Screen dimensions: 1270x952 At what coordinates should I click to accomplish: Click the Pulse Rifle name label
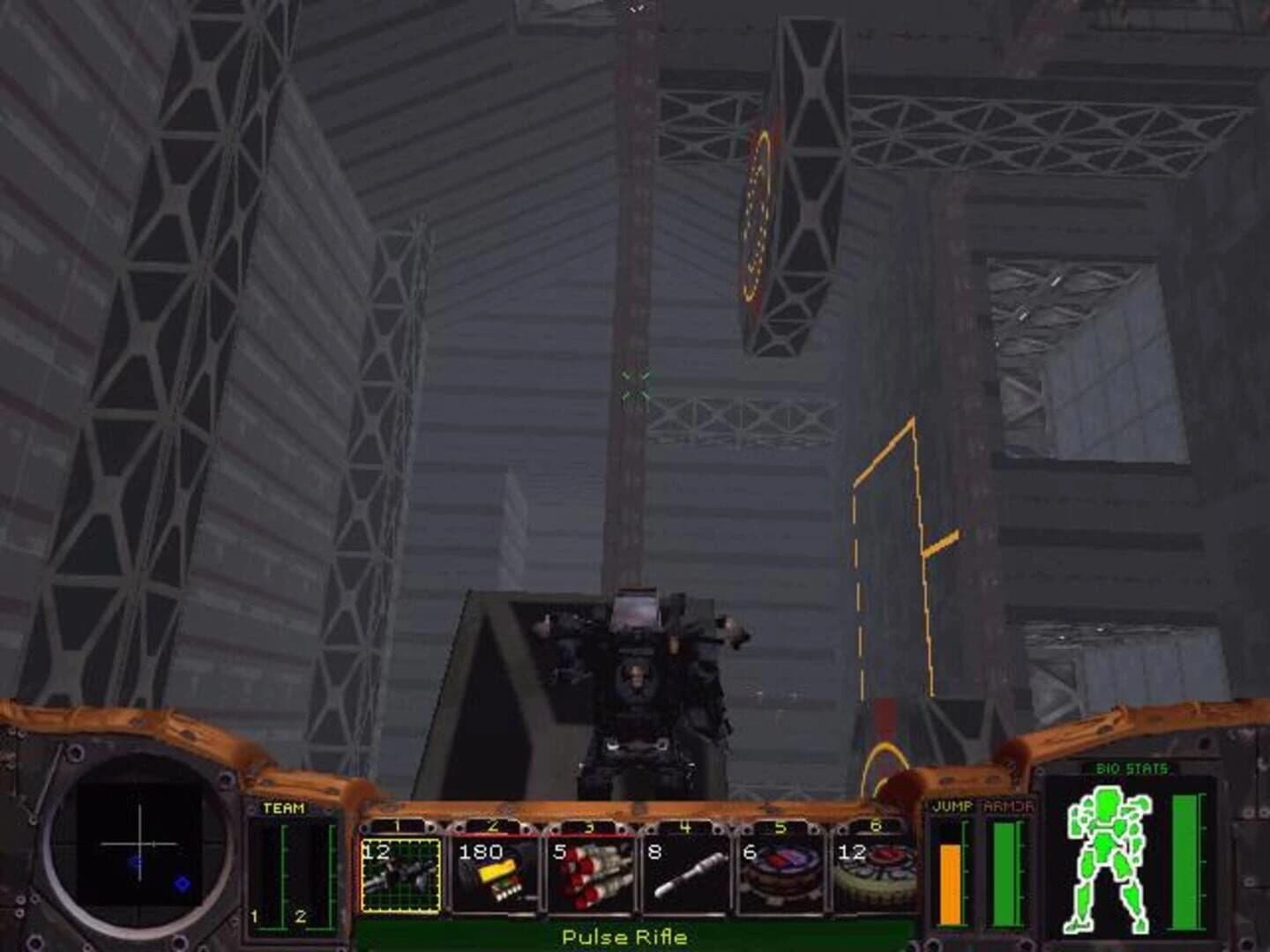point(626,938)
